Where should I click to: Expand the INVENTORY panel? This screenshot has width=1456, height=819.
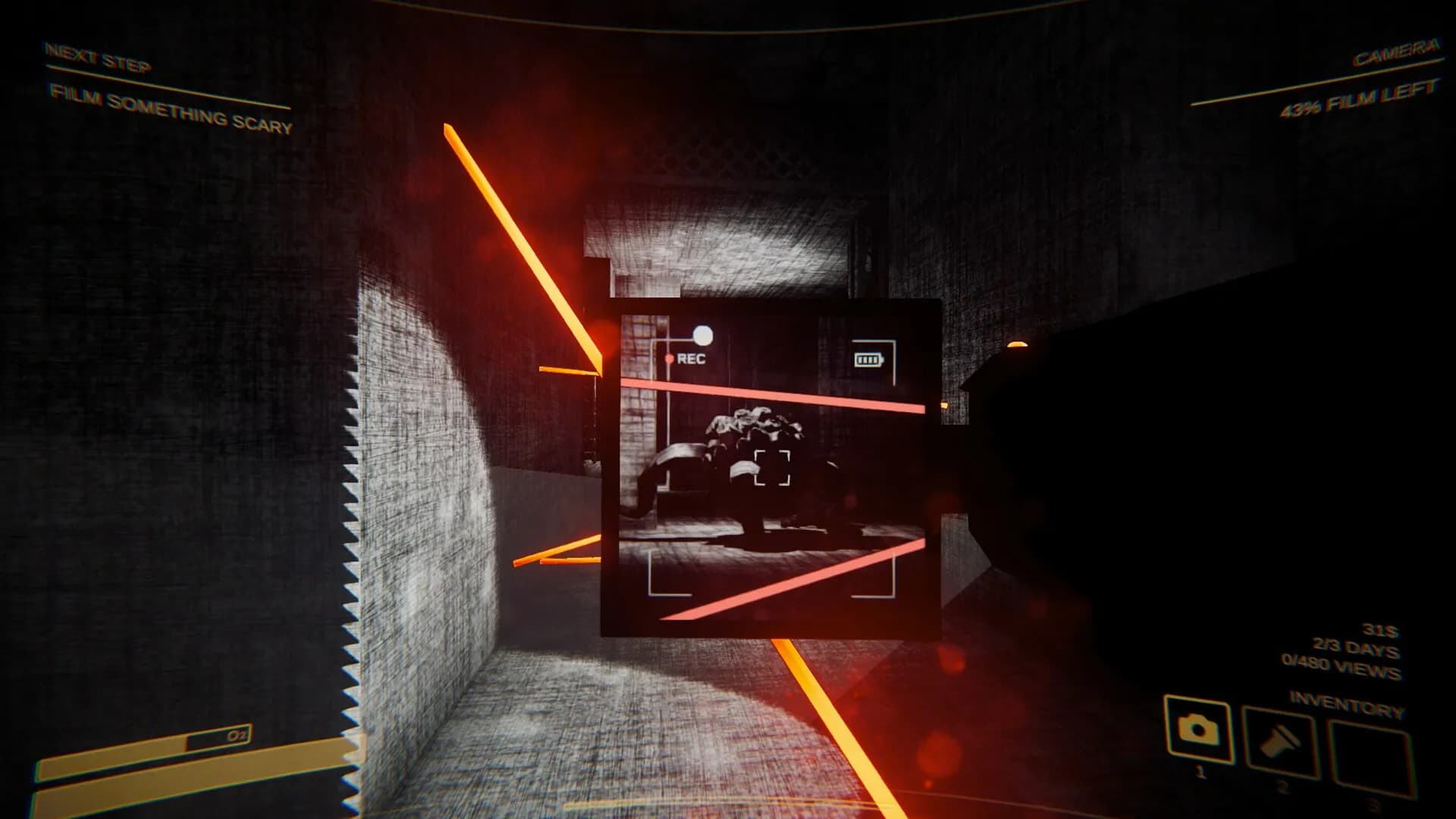(1347, 702)
